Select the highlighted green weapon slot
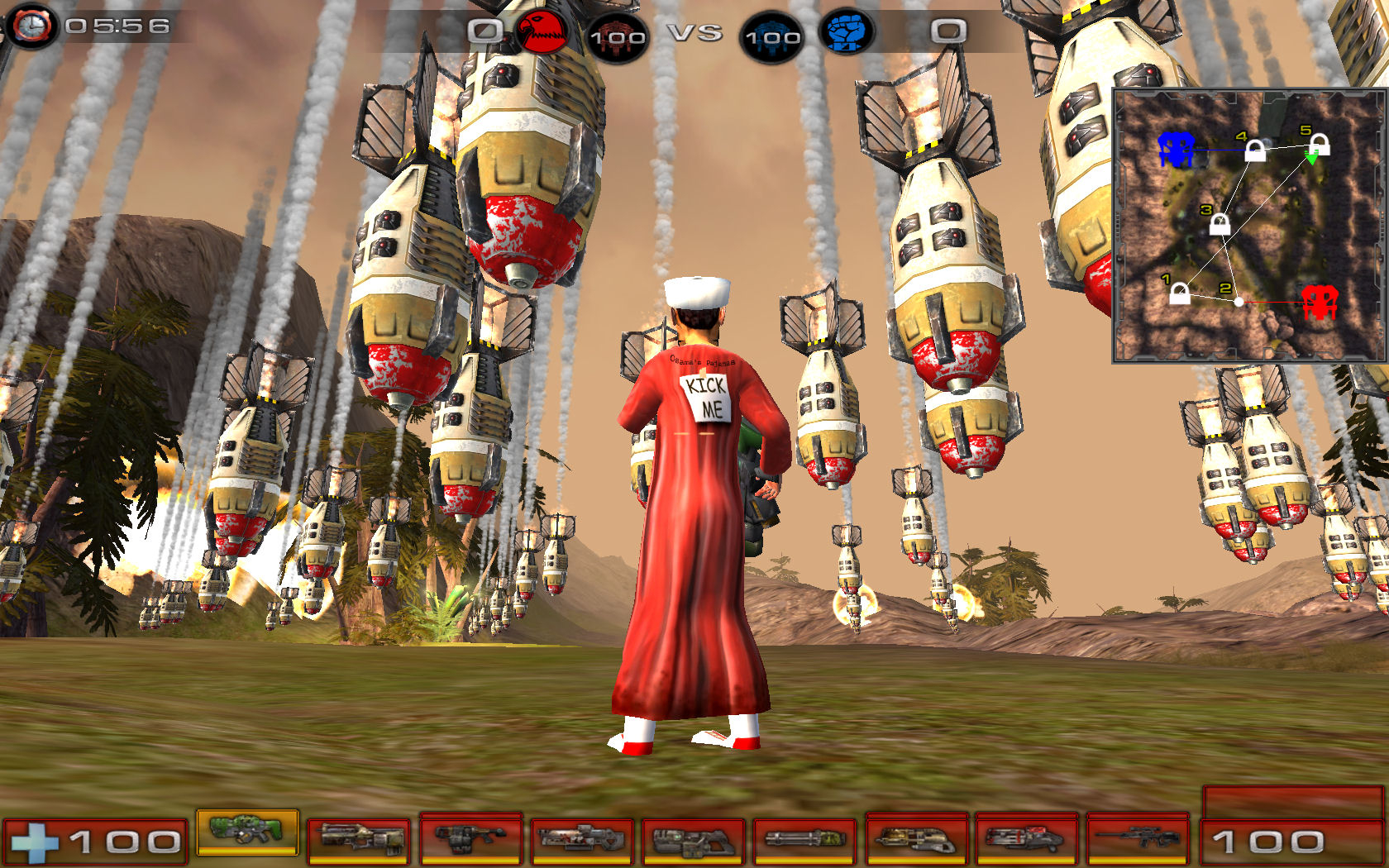The width and height of the screenshot is (1389, 868). 247,832
